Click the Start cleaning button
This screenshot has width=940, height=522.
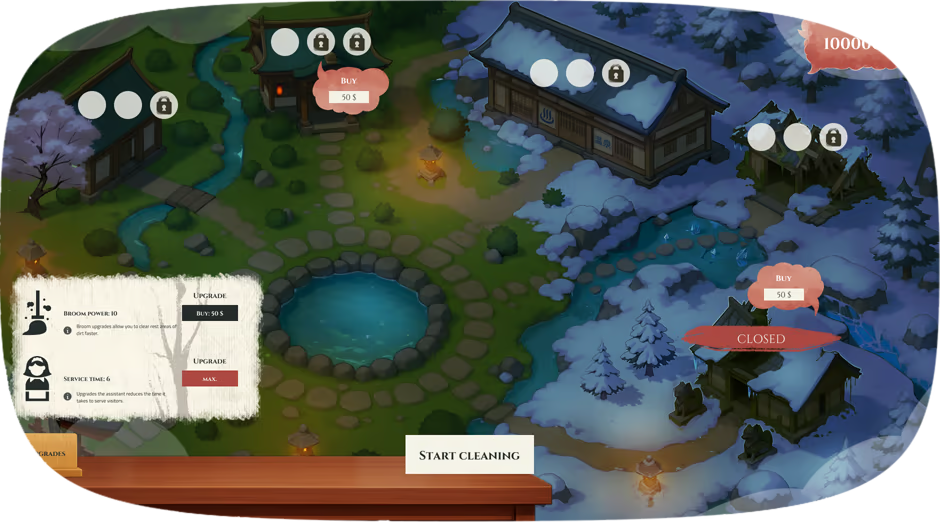pos(469,455)
